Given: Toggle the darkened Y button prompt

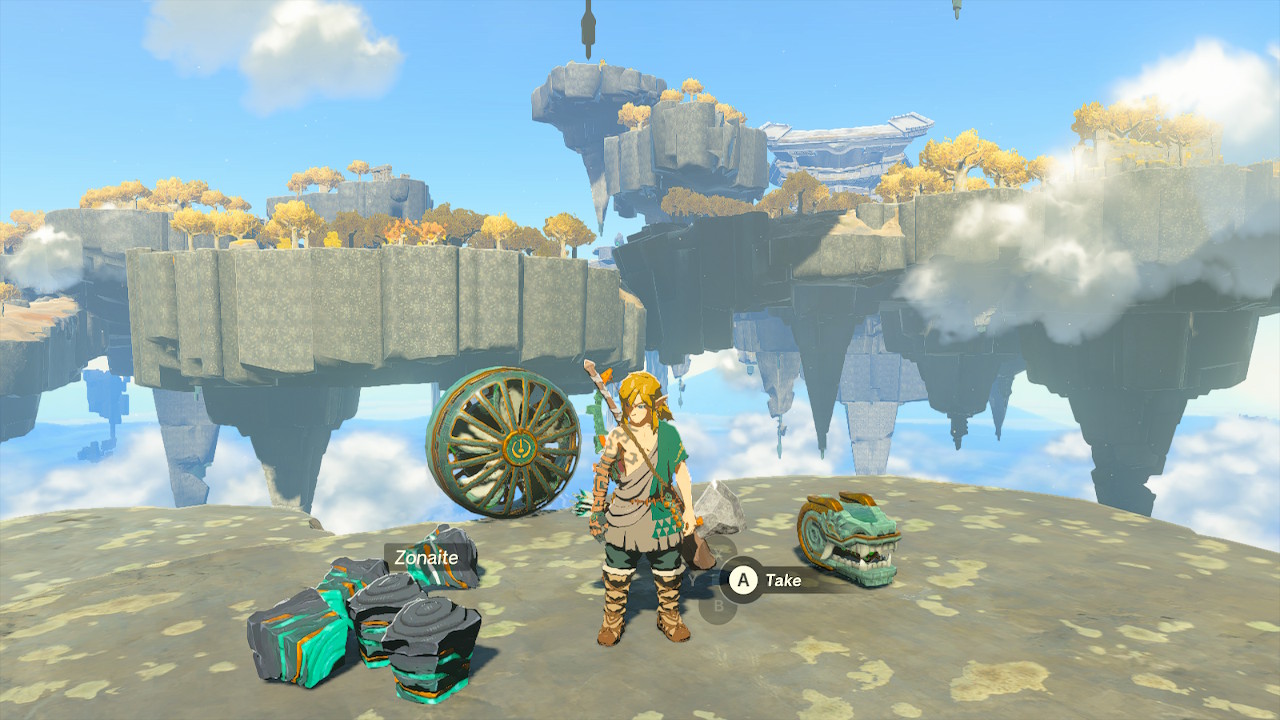Looking at the screenshot, I should [x=692, y=579].
